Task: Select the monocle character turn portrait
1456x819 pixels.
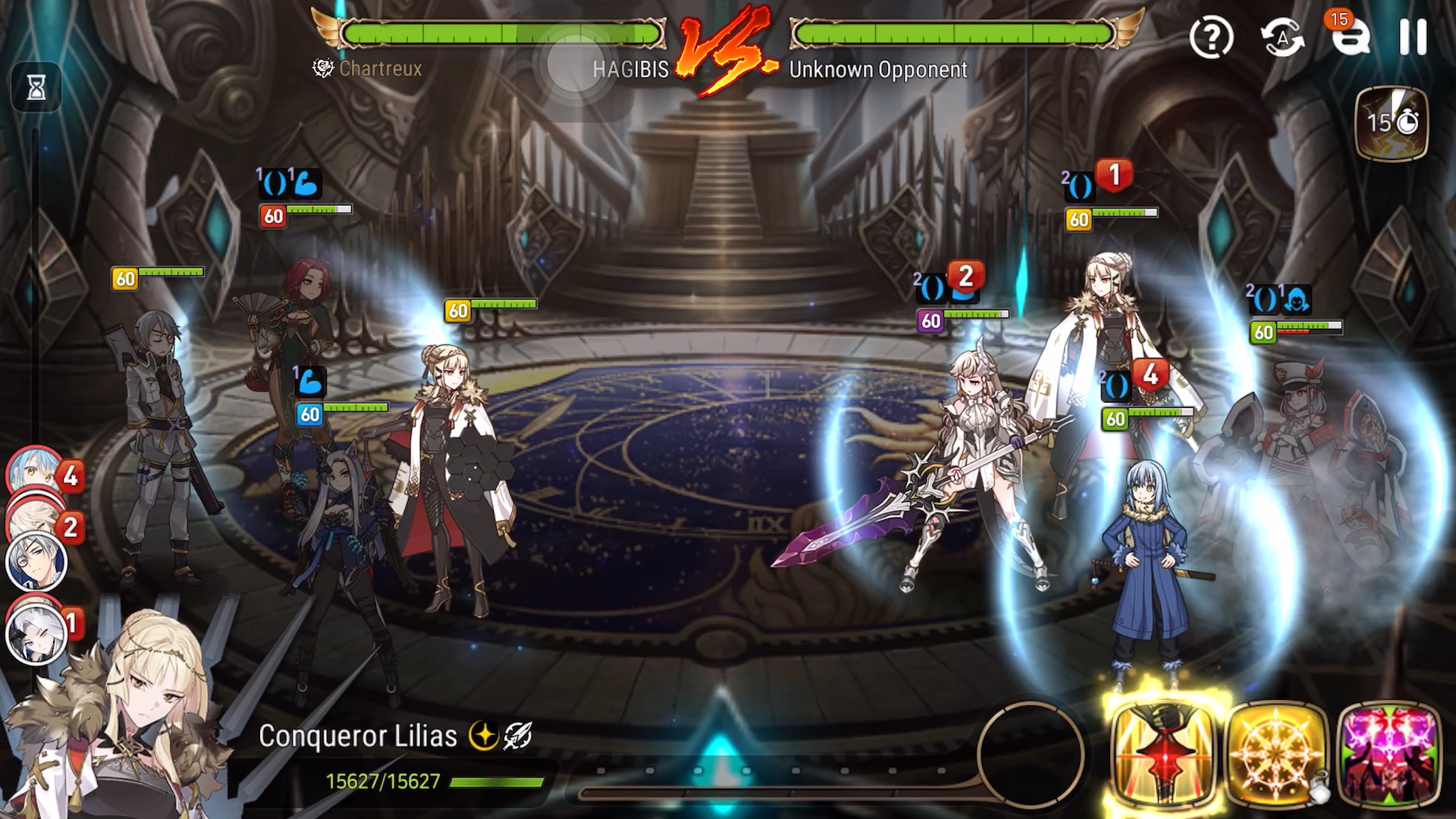Action: tap(36, 563)
